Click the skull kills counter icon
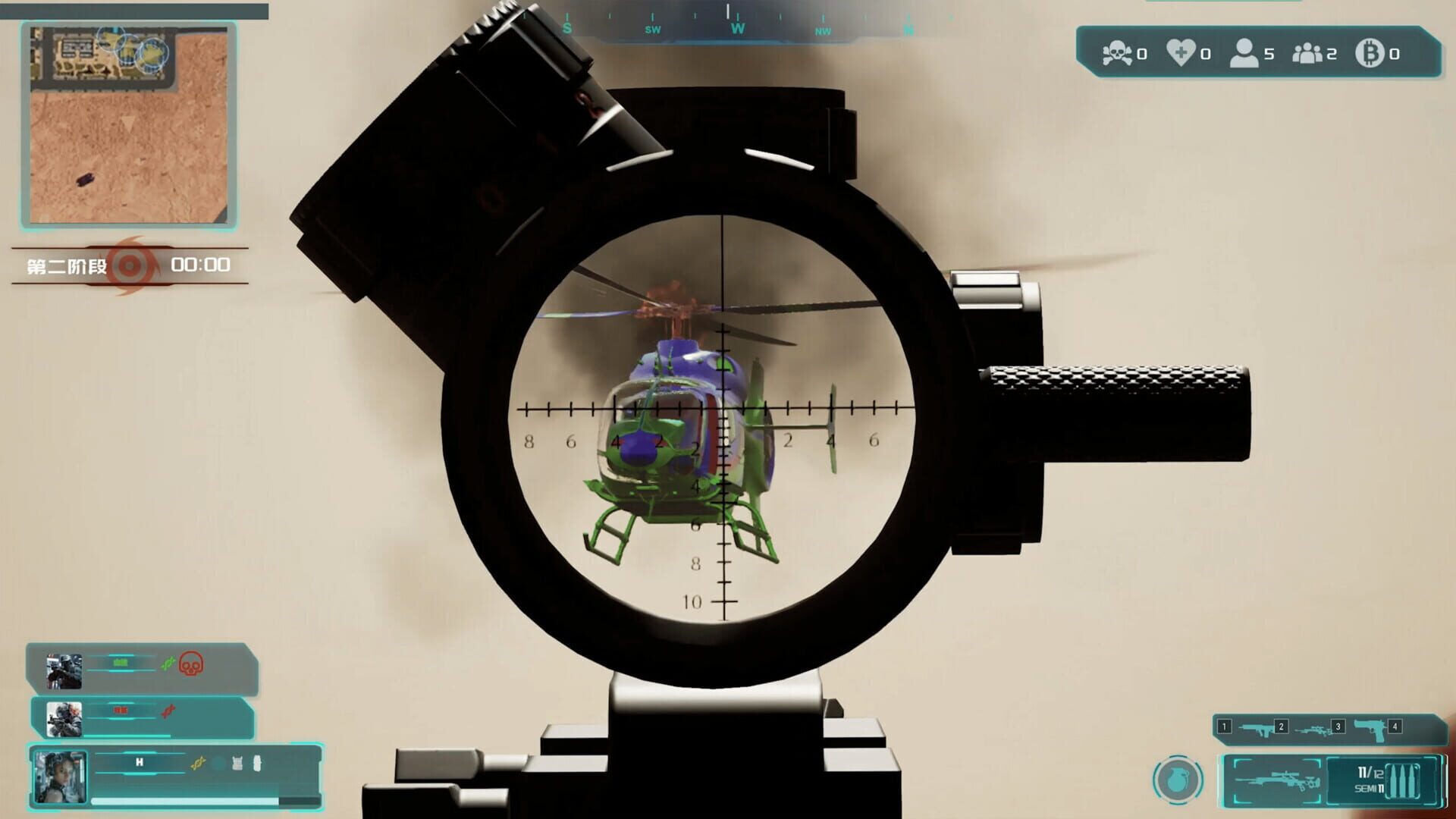 1117,51
